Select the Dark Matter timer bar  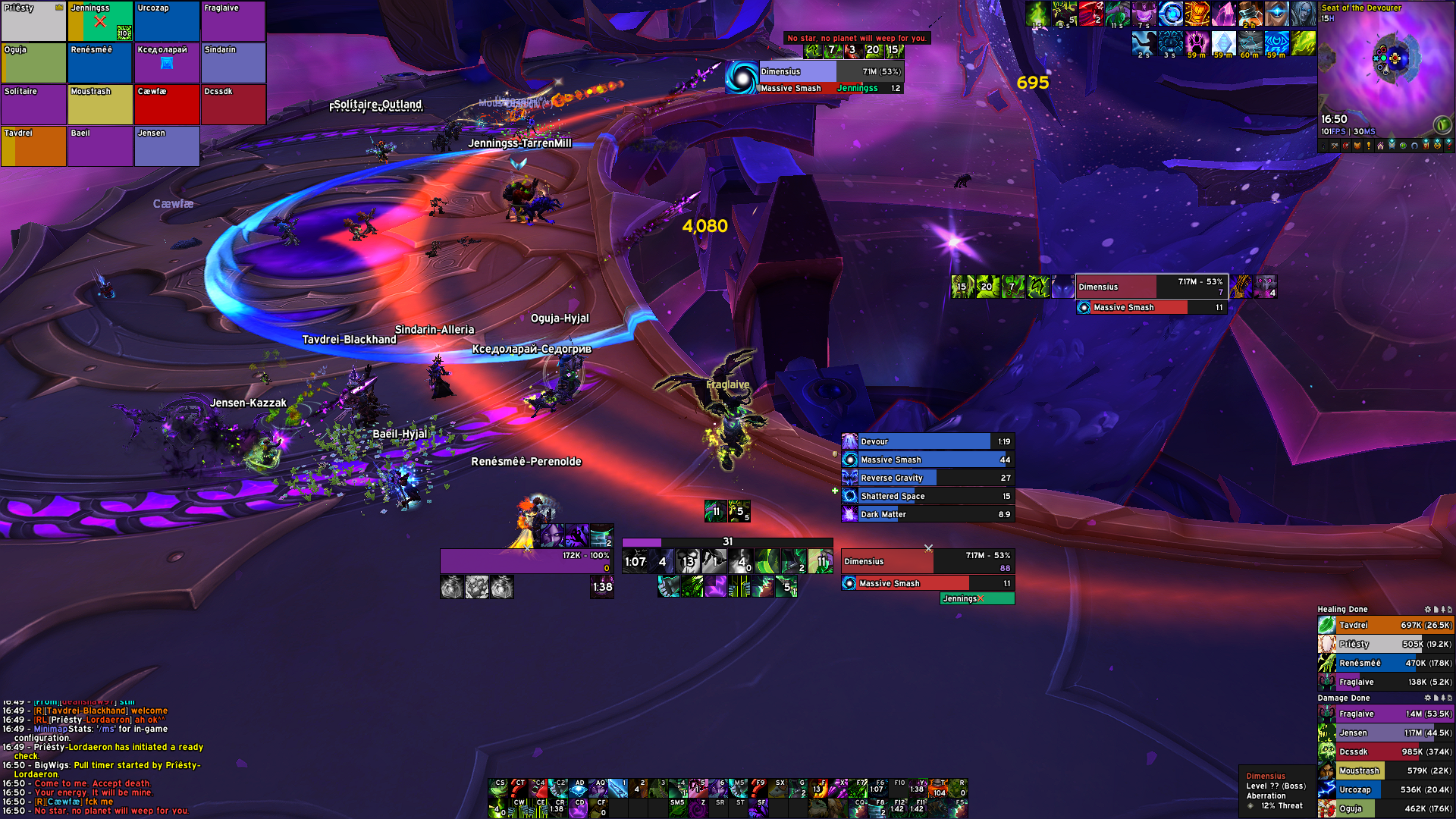point(927,514)
